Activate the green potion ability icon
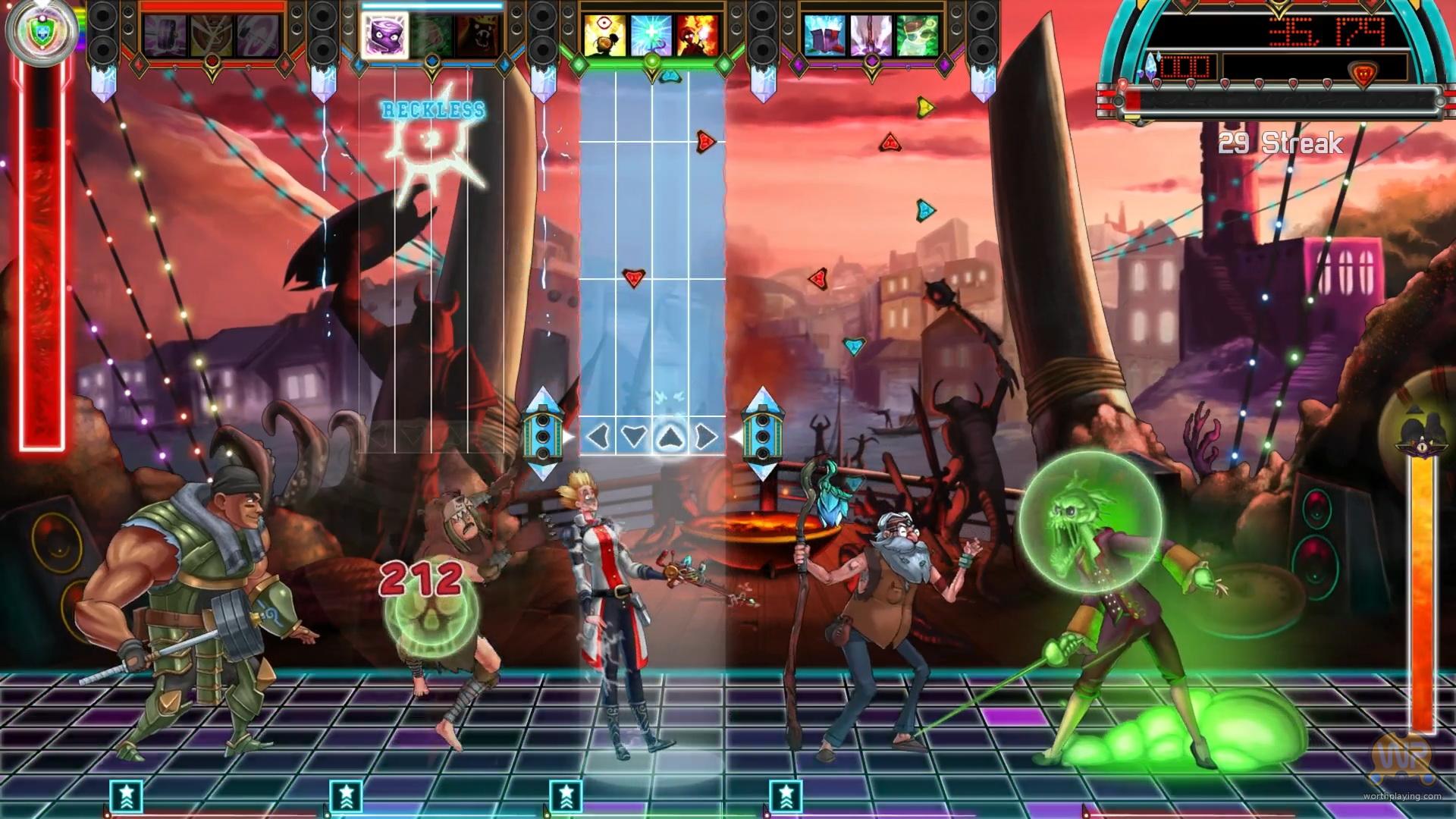 click(x=918, y=36)
